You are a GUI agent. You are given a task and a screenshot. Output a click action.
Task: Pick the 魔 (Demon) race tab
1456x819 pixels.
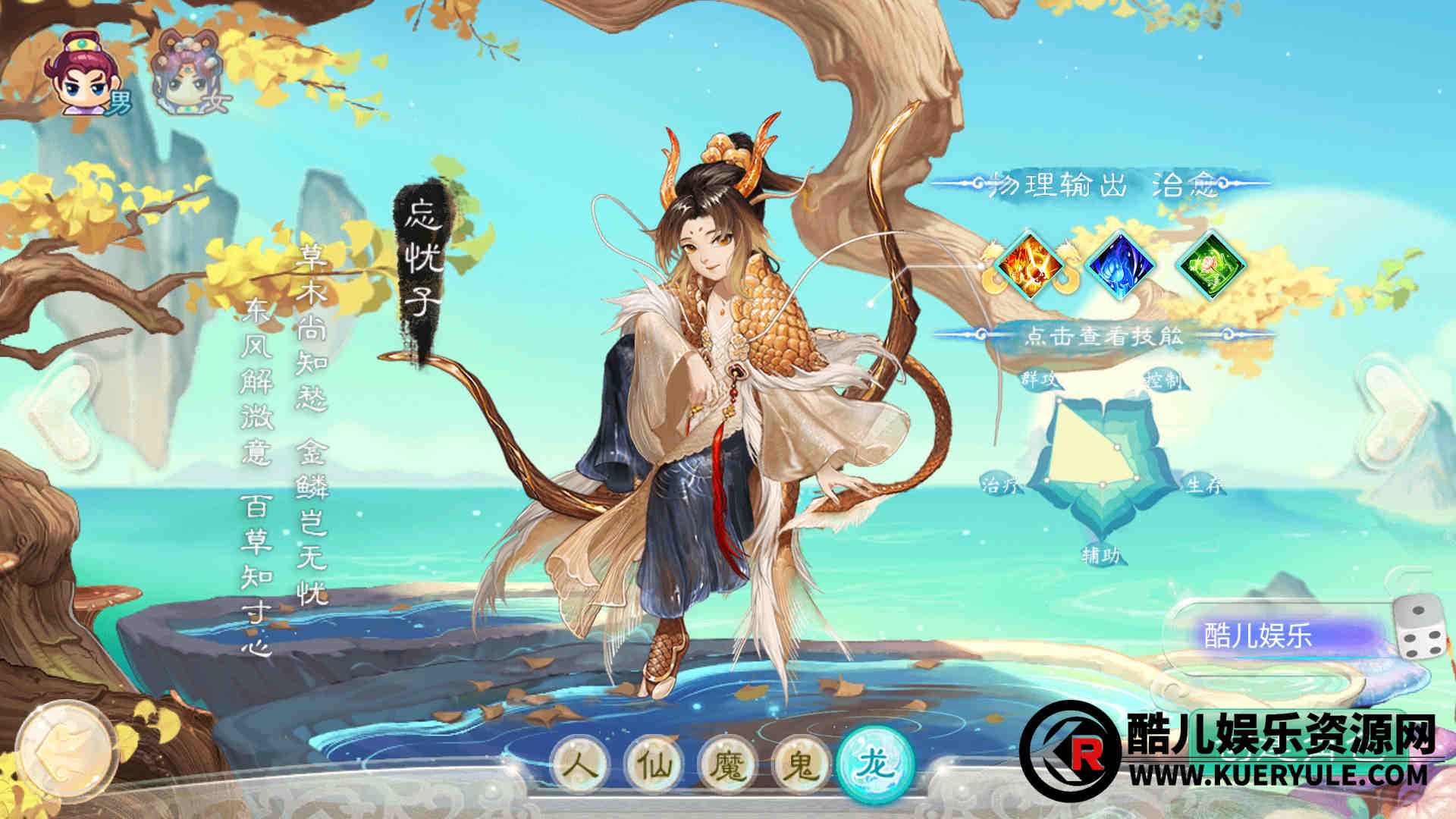pos(728,764)
